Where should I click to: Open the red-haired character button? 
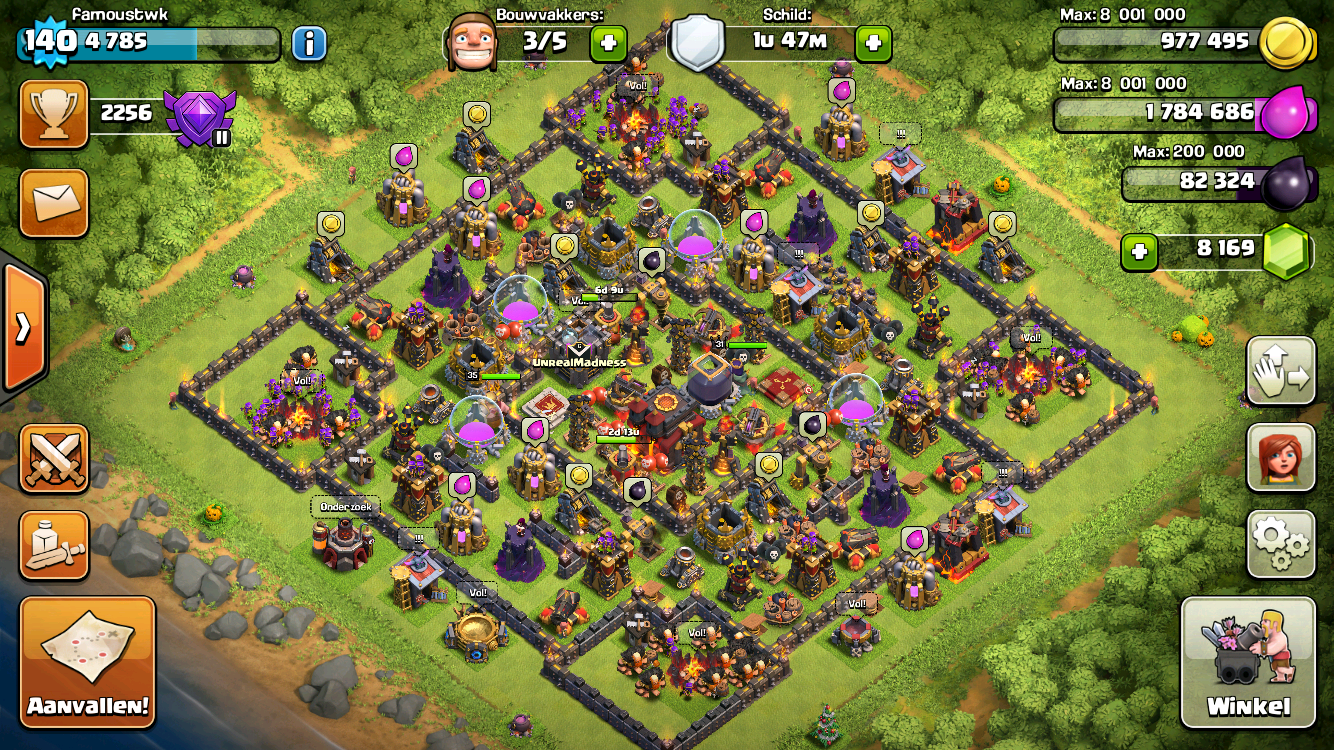[1281, 458]
